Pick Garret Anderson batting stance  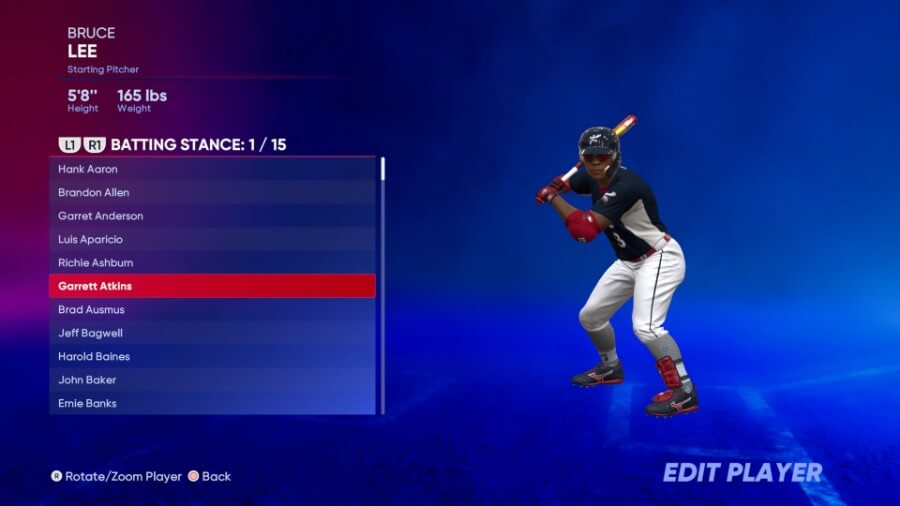point(212,216)
